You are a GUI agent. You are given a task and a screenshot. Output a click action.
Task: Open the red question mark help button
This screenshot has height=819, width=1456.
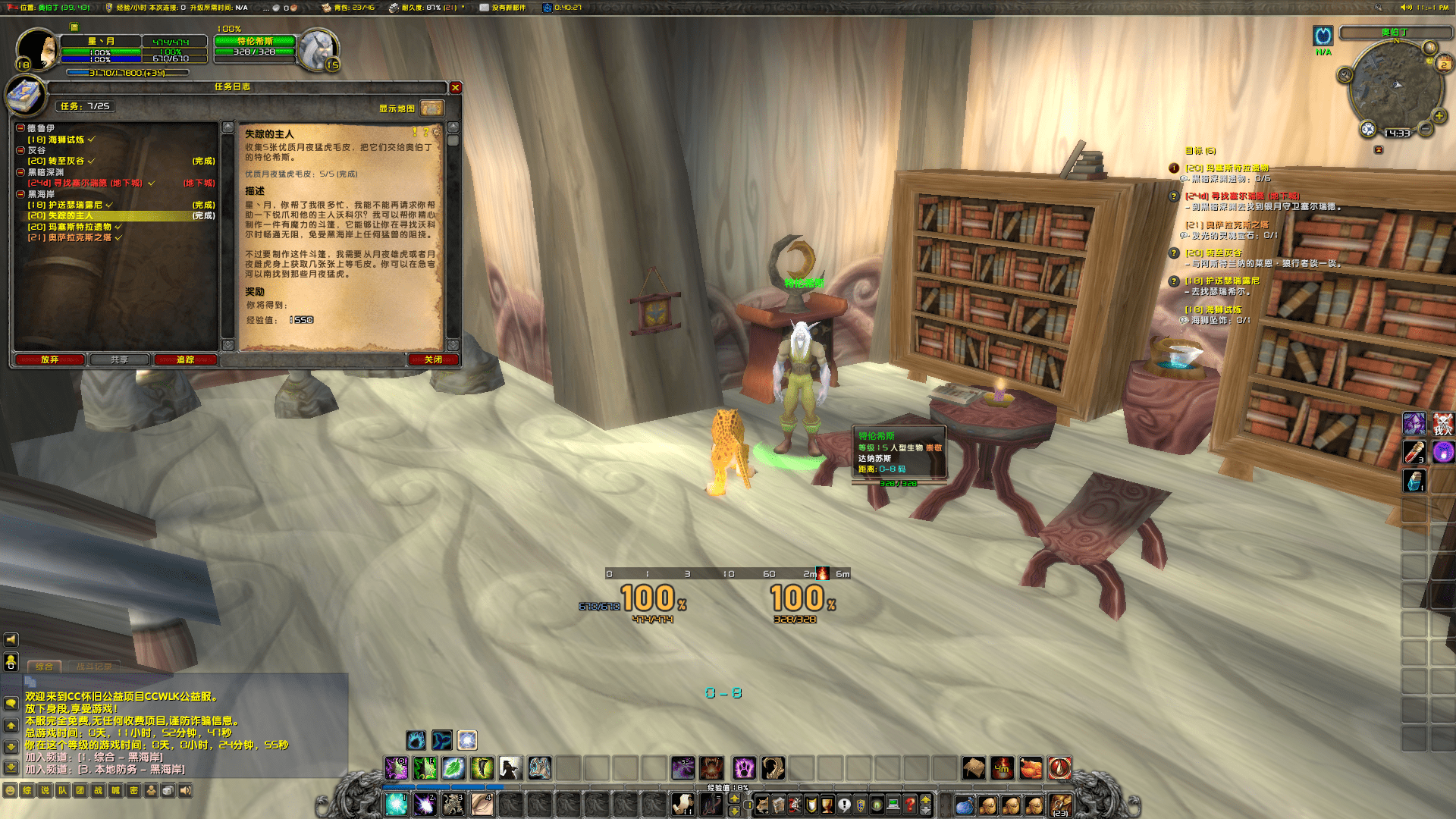pos(909,805)
